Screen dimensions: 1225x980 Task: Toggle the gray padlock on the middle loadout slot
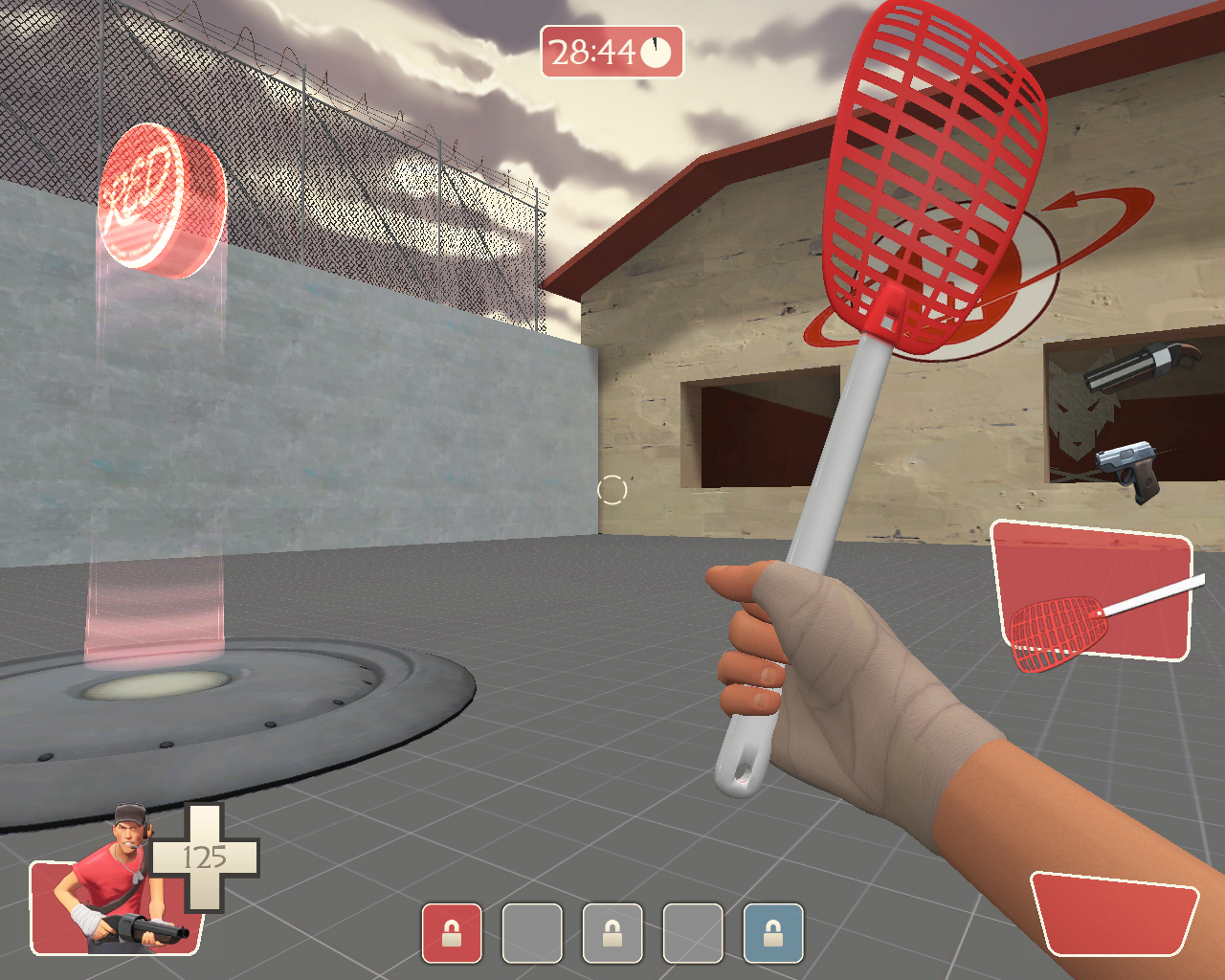point(613,931)
